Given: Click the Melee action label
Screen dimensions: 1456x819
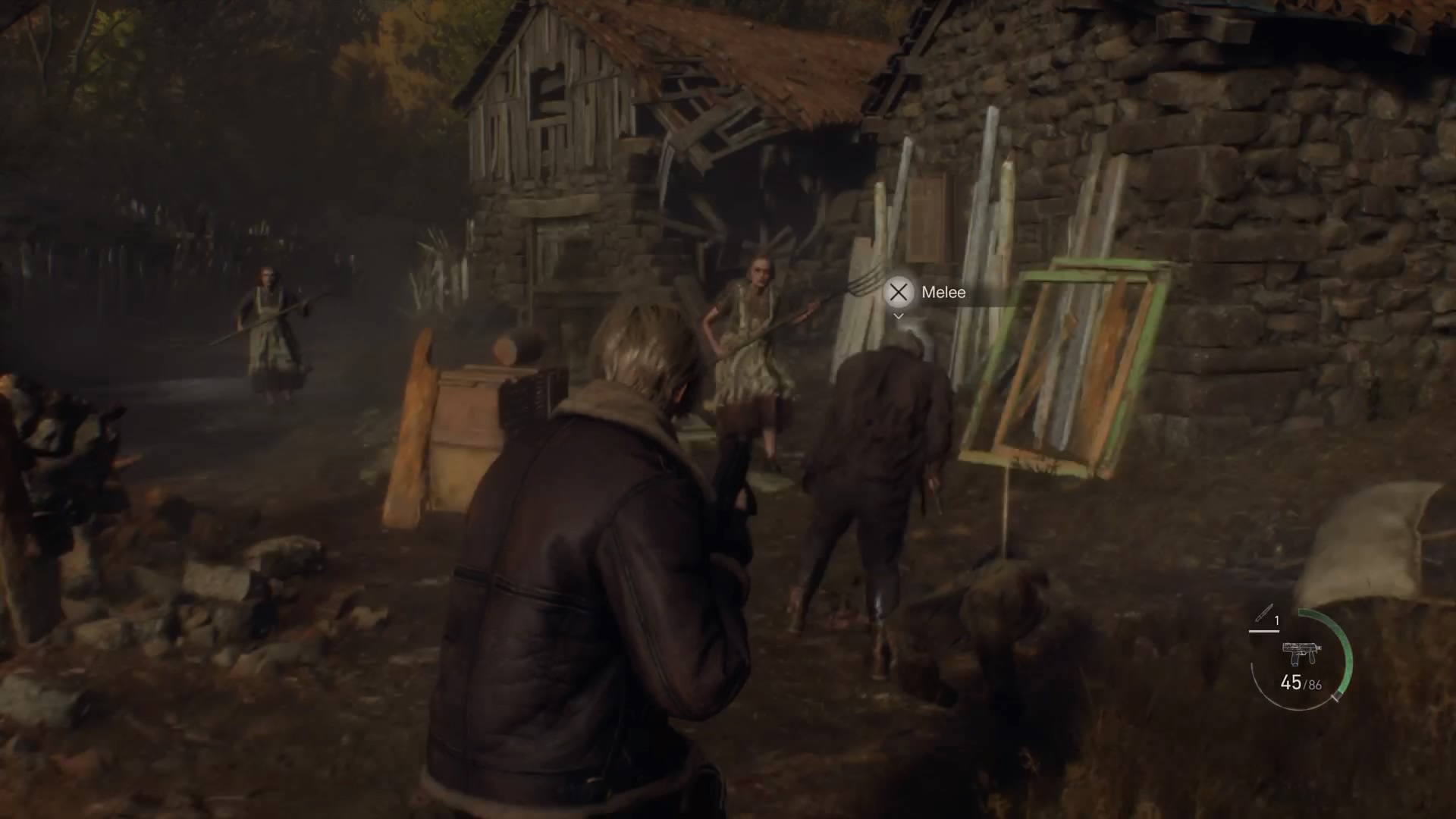Looking at the screenshot, I should coord(943,293).
